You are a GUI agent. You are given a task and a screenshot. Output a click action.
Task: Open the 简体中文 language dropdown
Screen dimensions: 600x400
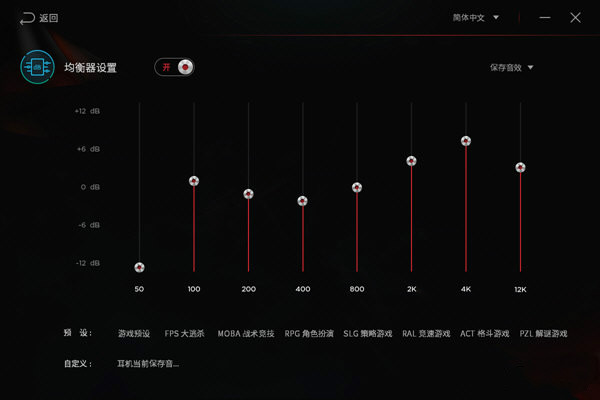[x=474, y=18]
